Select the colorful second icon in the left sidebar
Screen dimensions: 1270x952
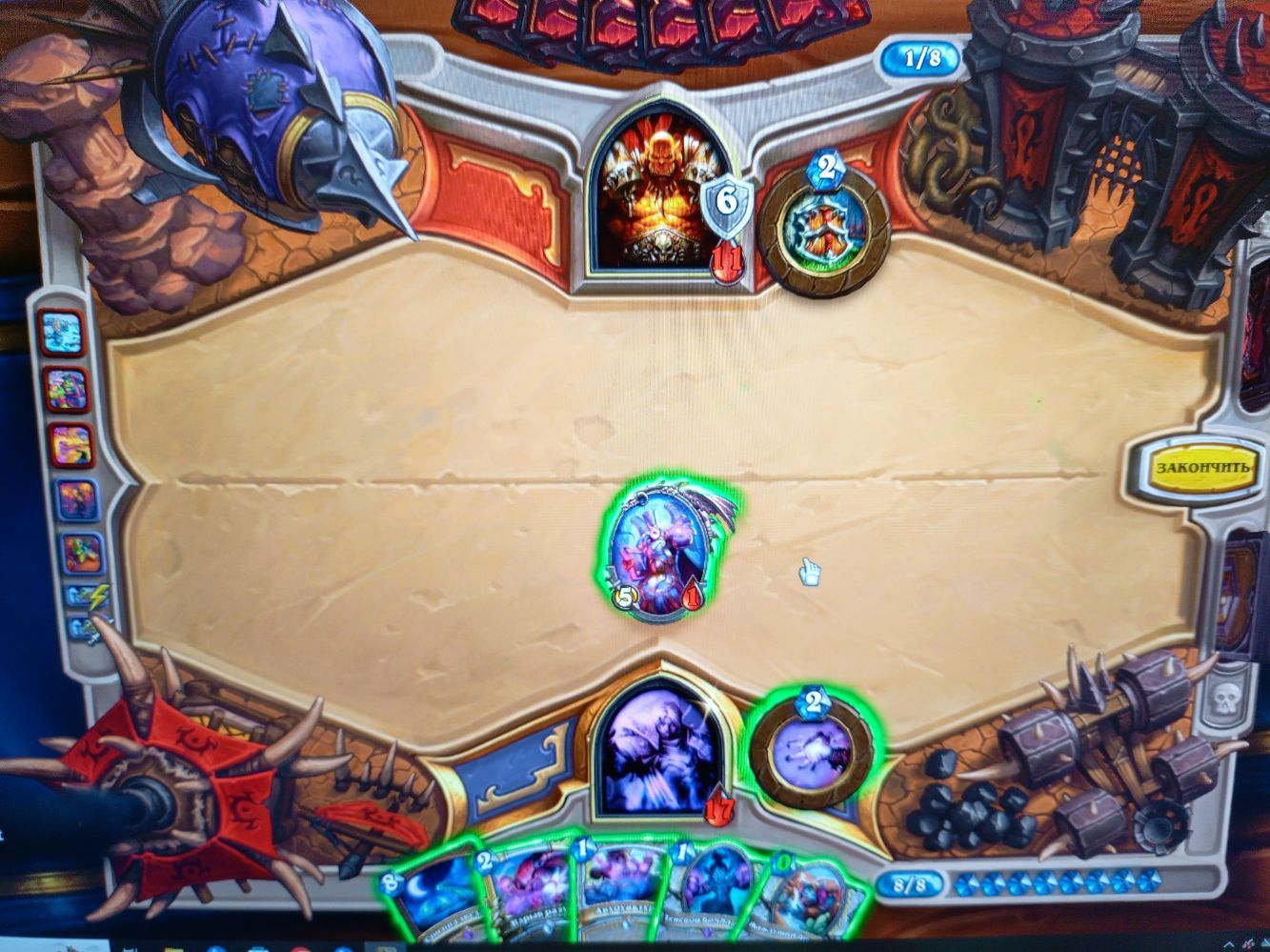coord(67,387)
